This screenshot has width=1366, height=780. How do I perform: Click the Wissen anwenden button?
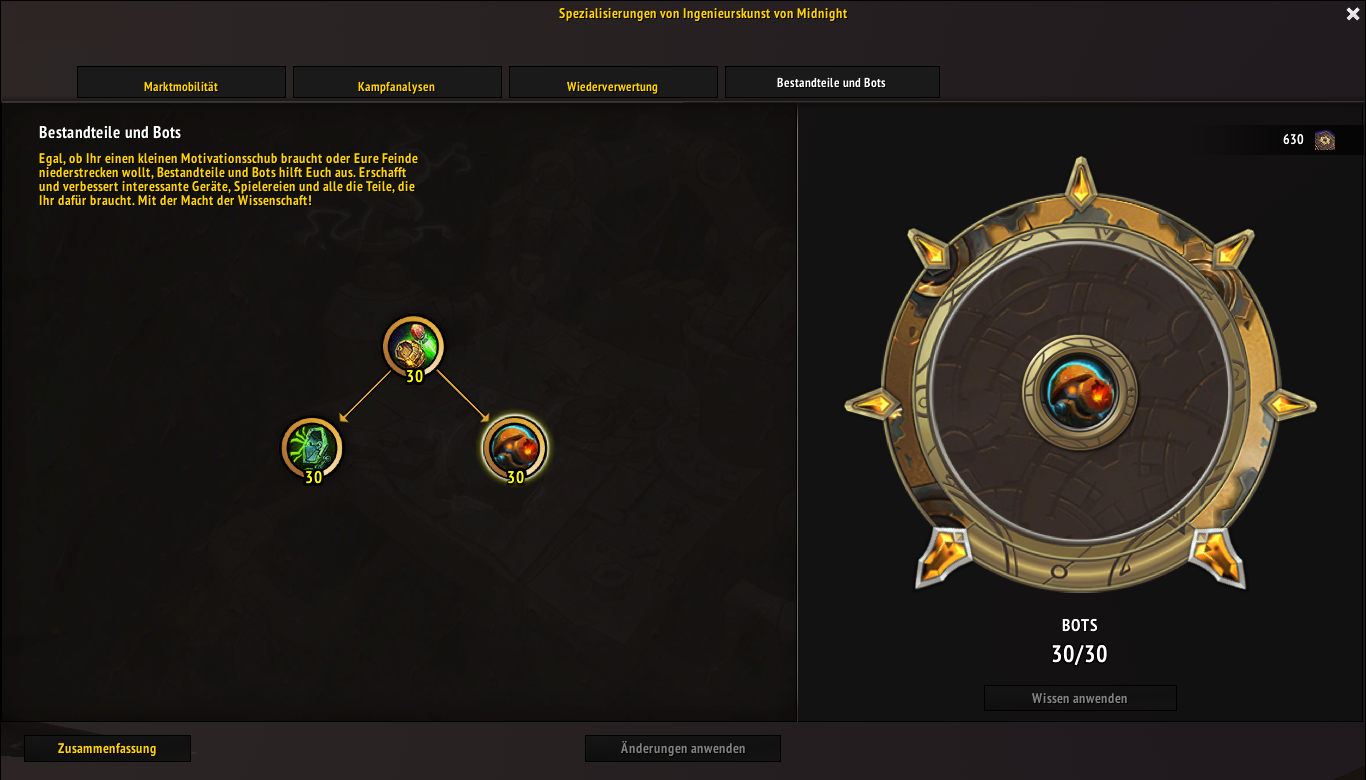click(x=1079, y=698)
